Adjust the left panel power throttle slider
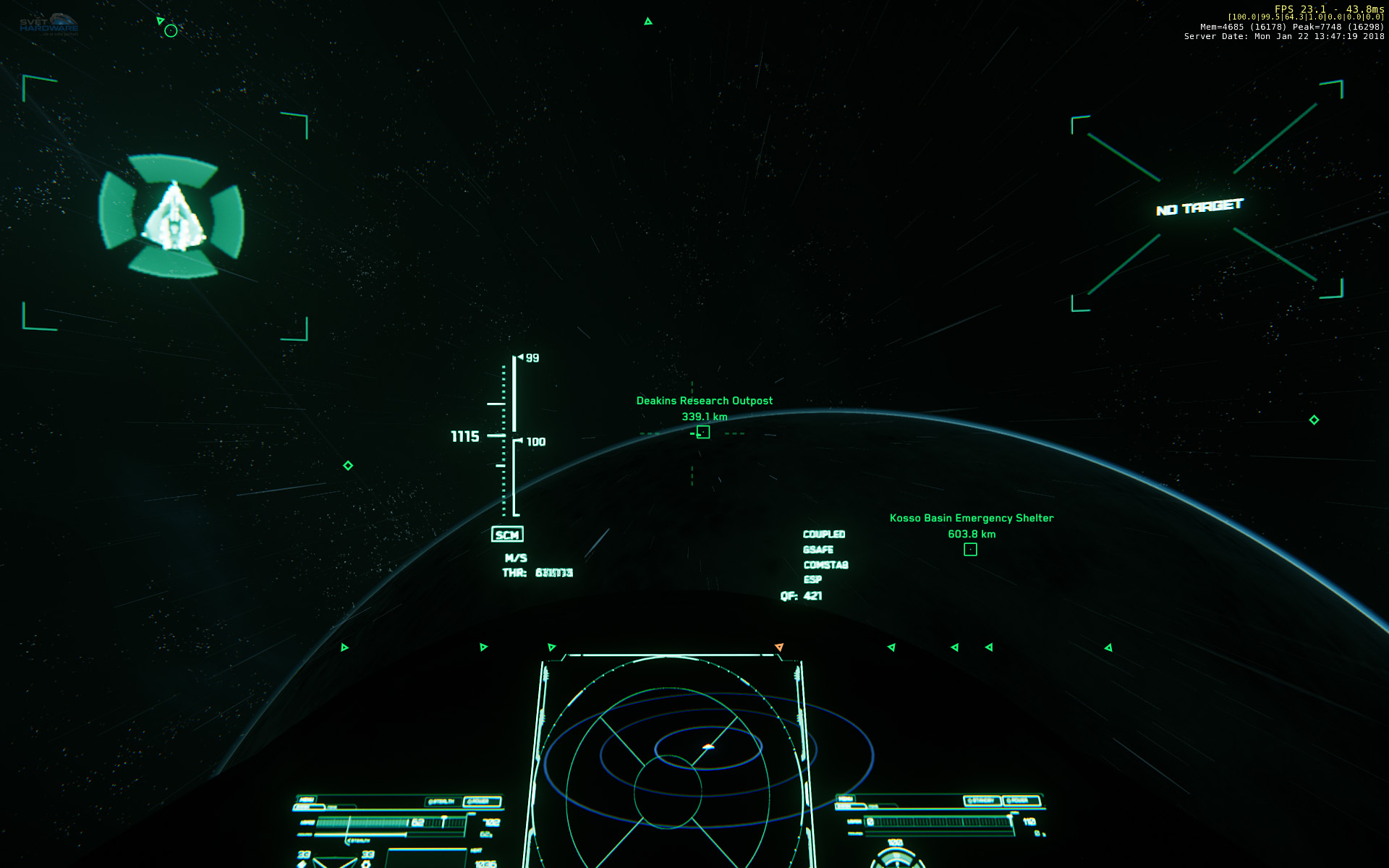 point(443,821)
